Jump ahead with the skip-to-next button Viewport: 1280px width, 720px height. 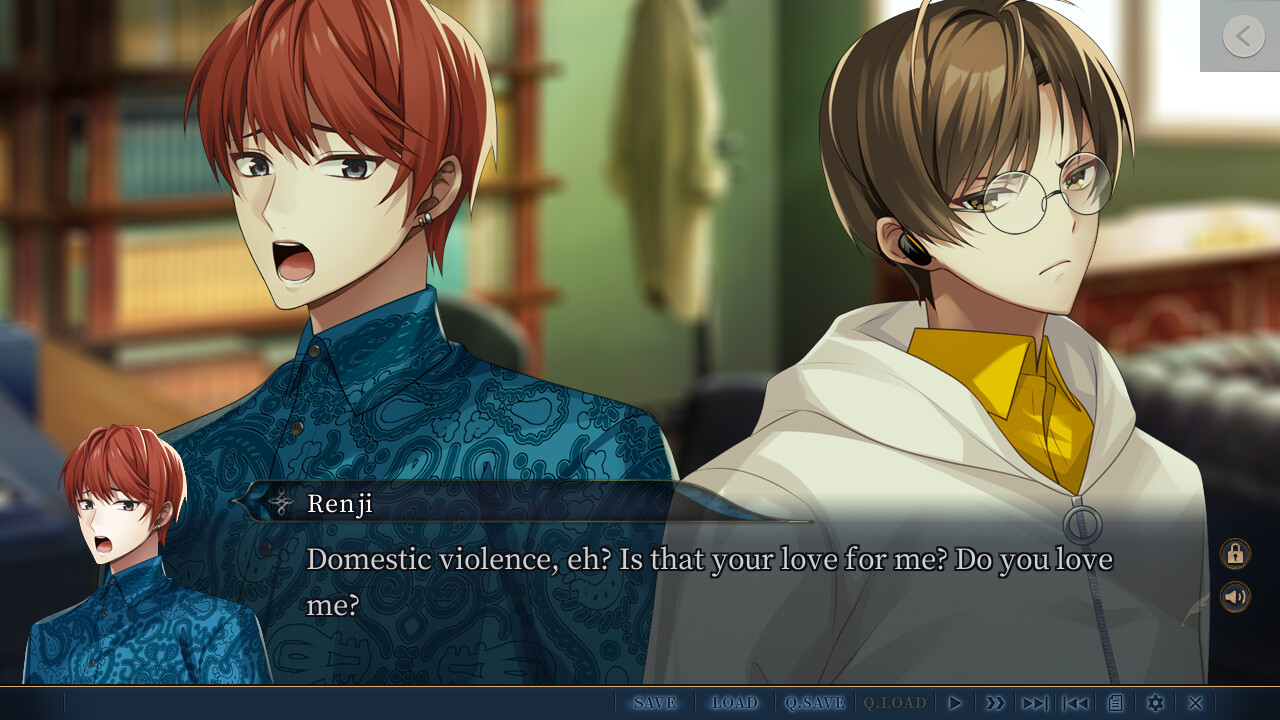[x=1035, y=703]
